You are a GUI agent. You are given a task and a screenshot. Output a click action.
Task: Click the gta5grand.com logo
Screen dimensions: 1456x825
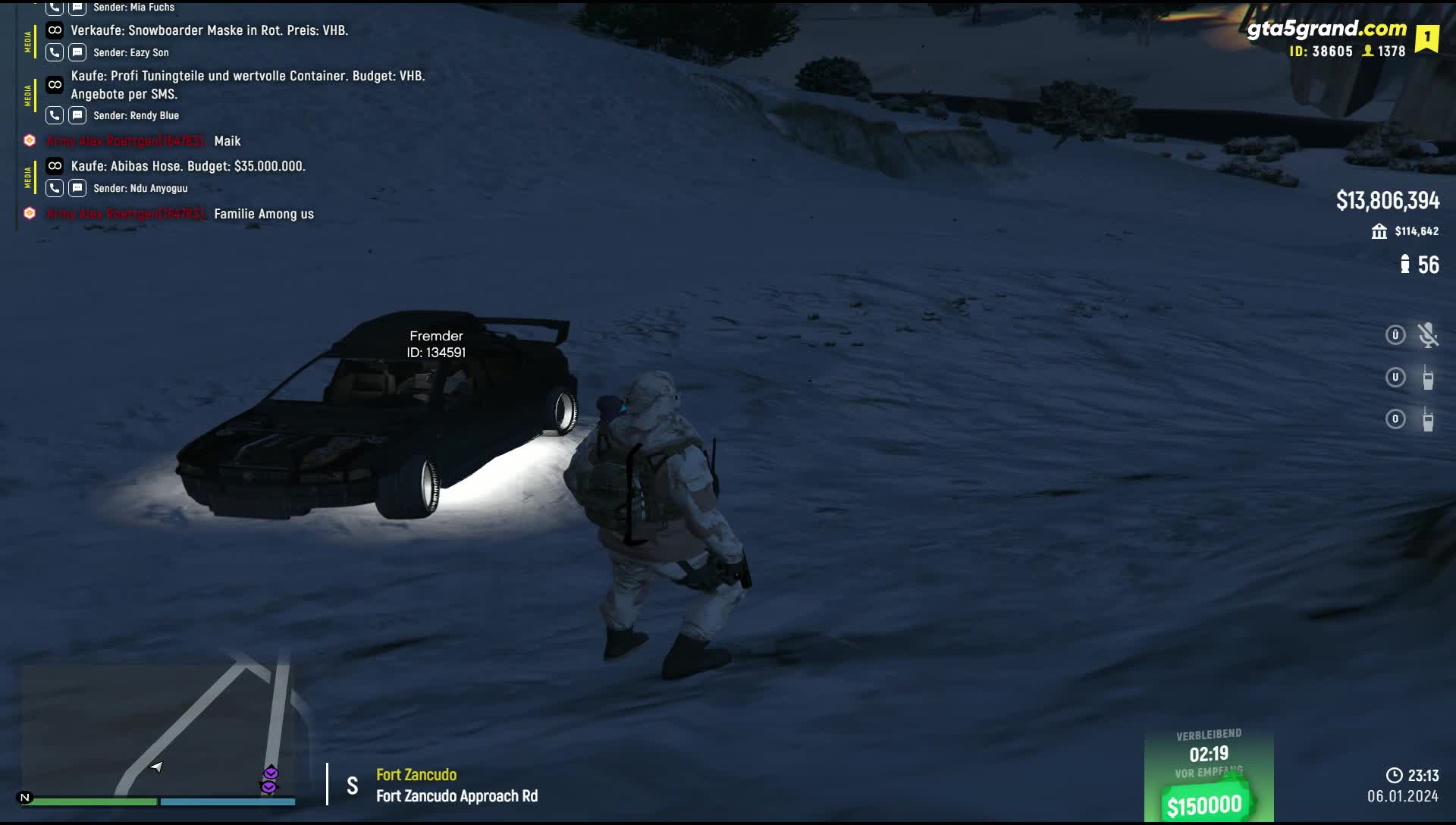(x=1326, y=29)
